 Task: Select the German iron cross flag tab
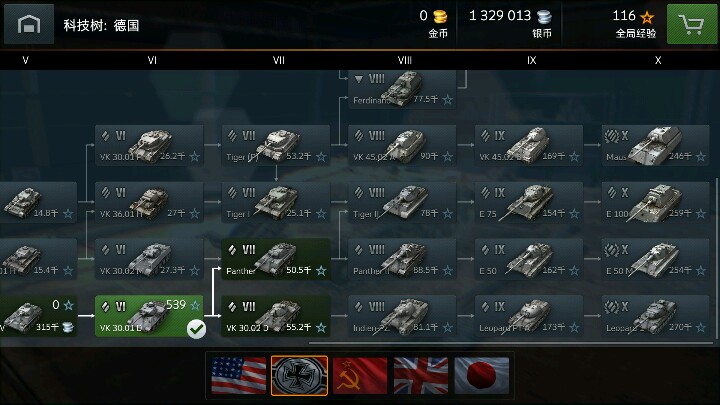tap(299, 376)
